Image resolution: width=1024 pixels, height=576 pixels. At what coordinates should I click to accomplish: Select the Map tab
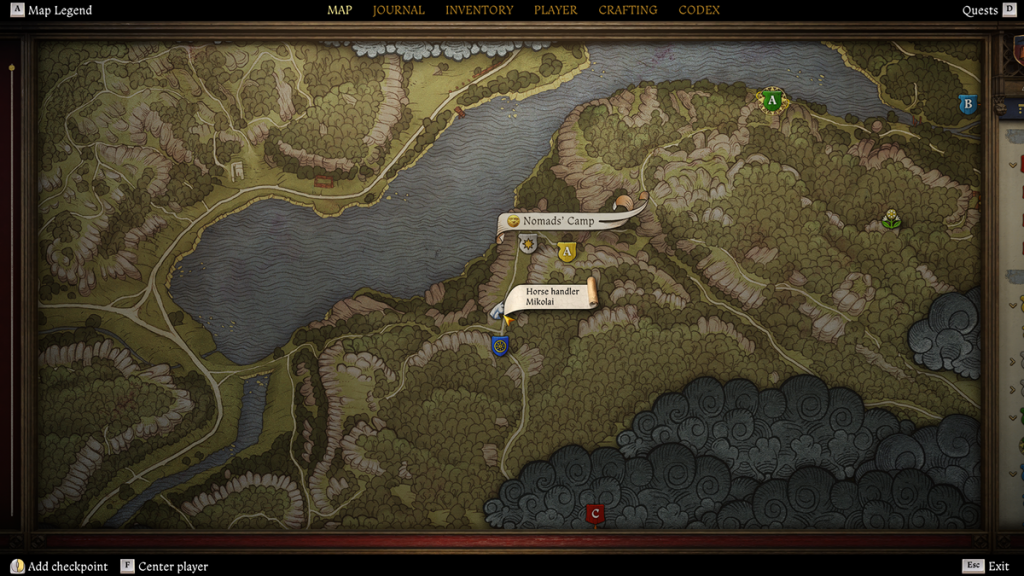tap(340, 10)
